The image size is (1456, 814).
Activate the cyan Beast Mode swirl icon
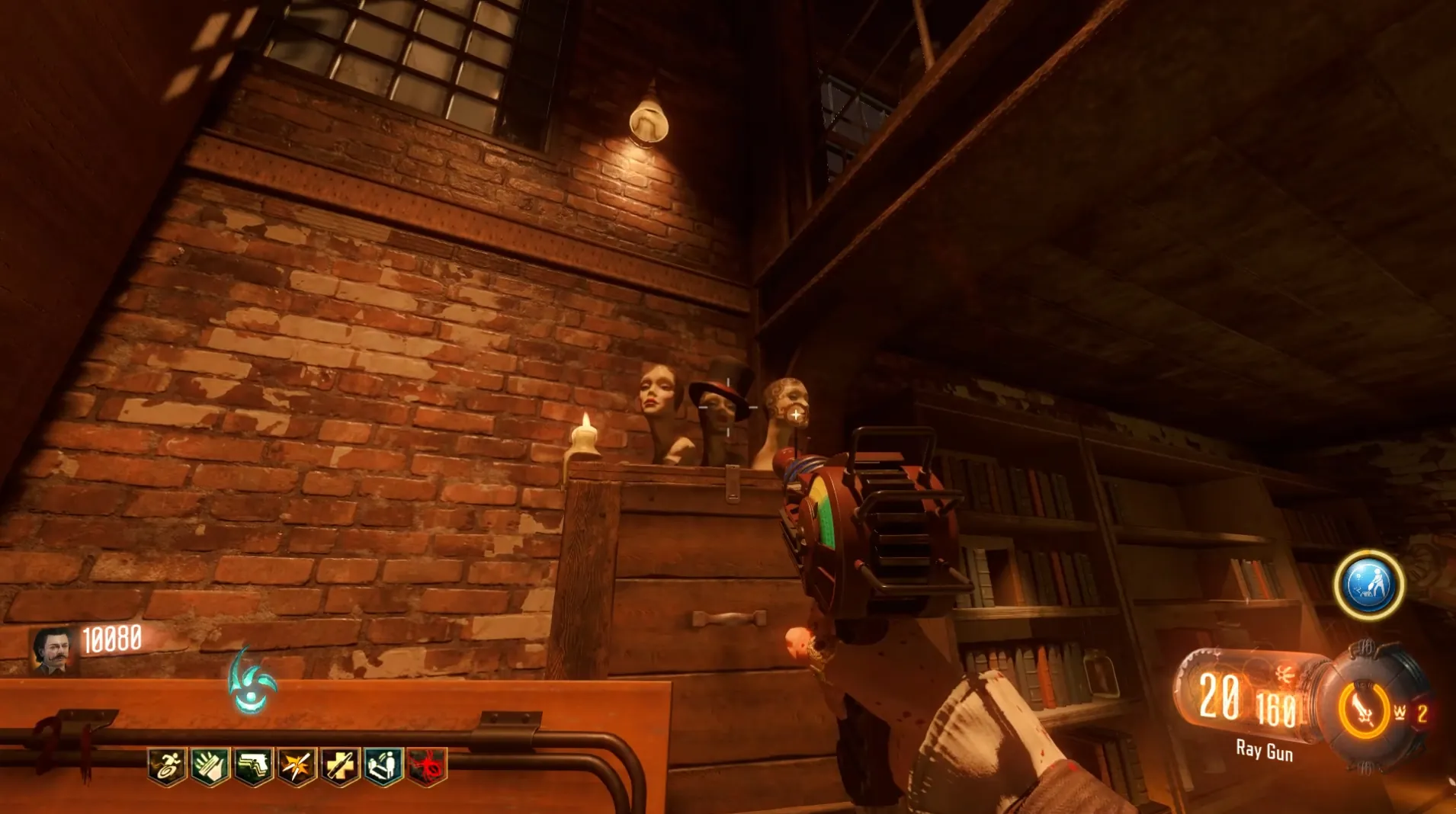[x=252, y=682]
